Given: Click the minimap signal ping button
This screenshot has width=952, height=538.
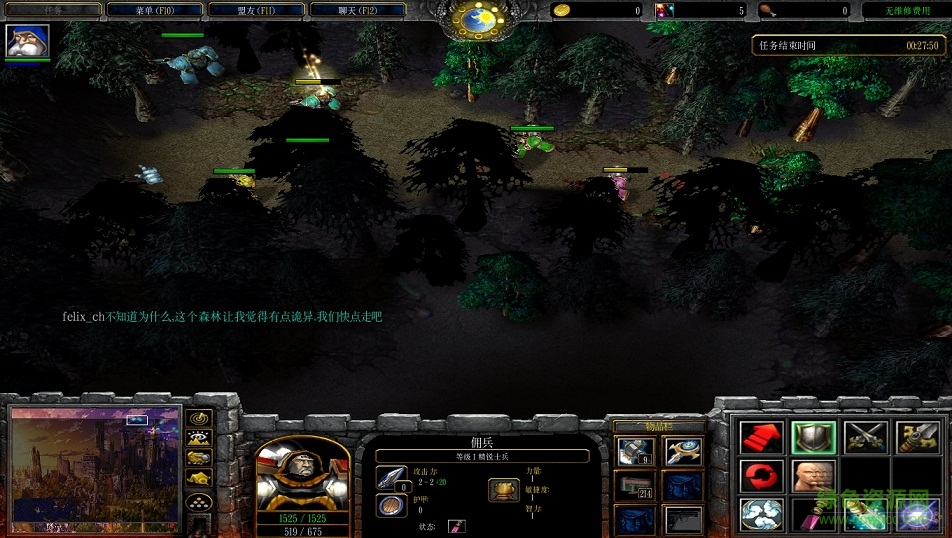Looking at the screenshot, I should pos(199,417).
